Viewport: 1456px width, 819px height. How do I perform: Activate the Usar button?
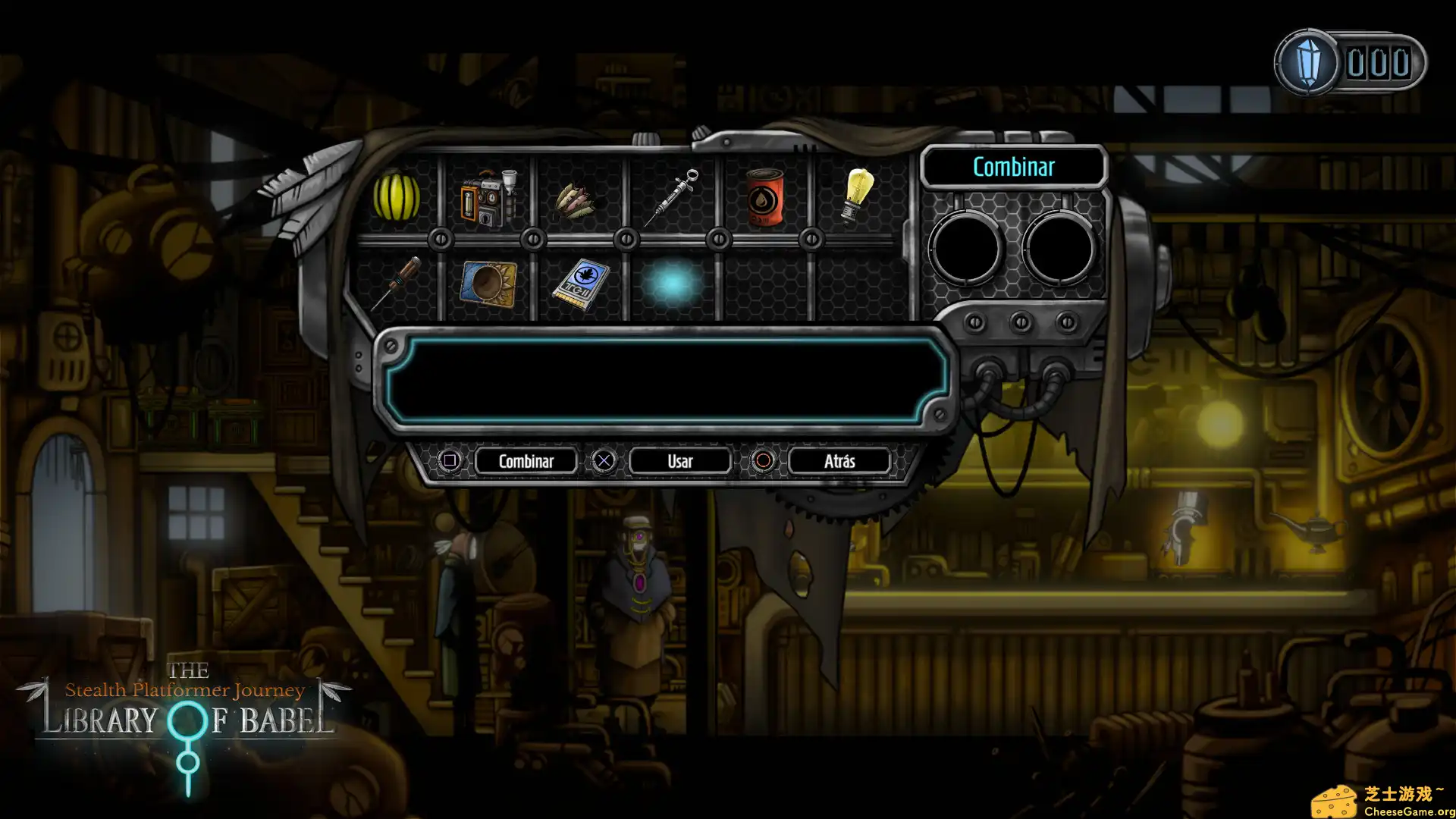pos(679,461)
